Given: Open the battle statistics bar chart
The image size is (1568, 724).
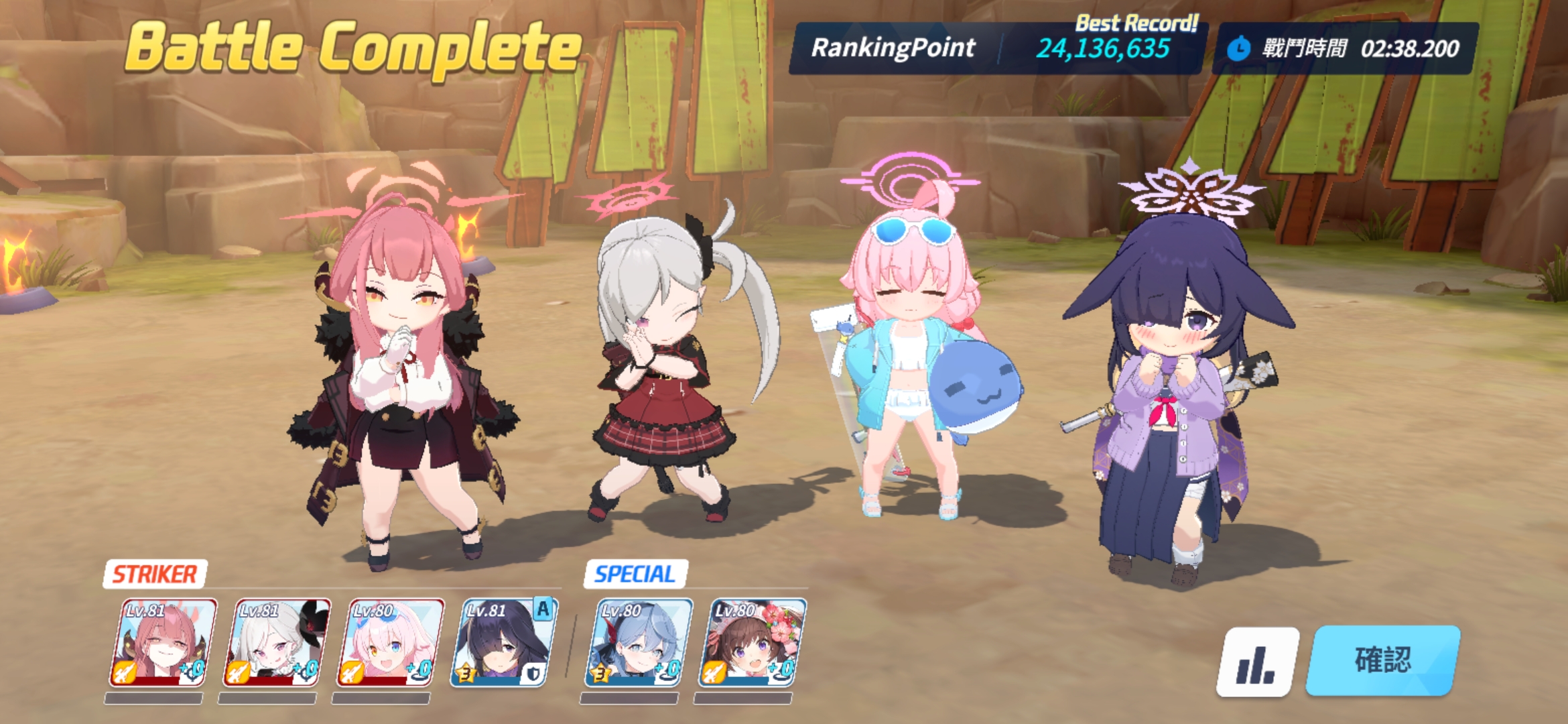Looking at the screenshot, I should click(1256, 662).
